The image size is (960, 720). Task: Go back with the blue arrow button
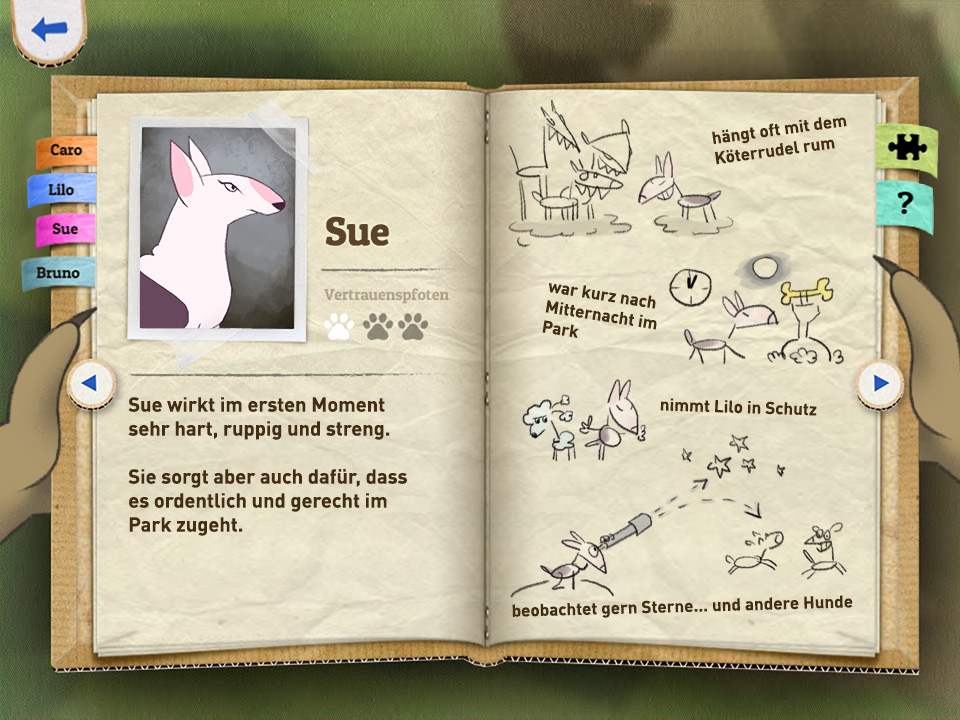[x=47, y=29]
